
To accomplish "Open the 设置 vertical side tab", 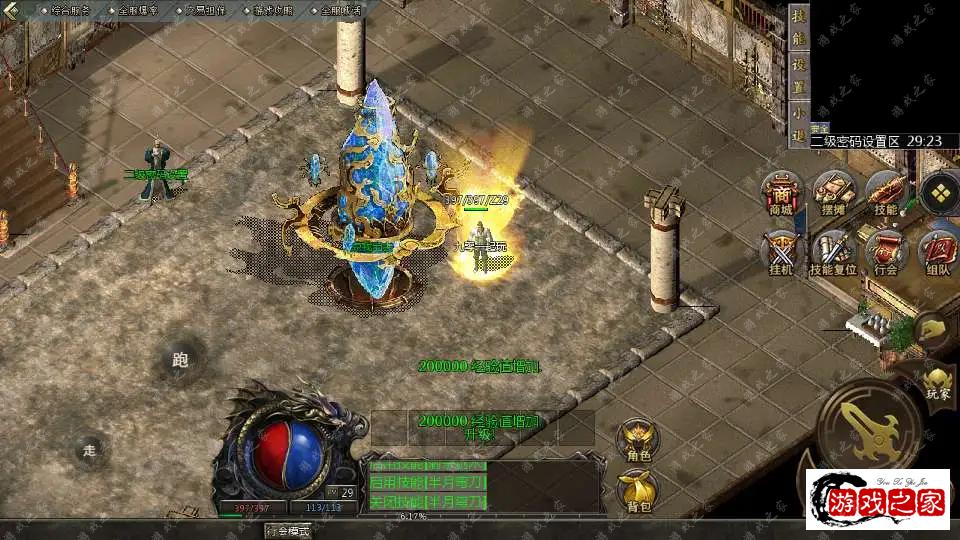I will (798, 75).
